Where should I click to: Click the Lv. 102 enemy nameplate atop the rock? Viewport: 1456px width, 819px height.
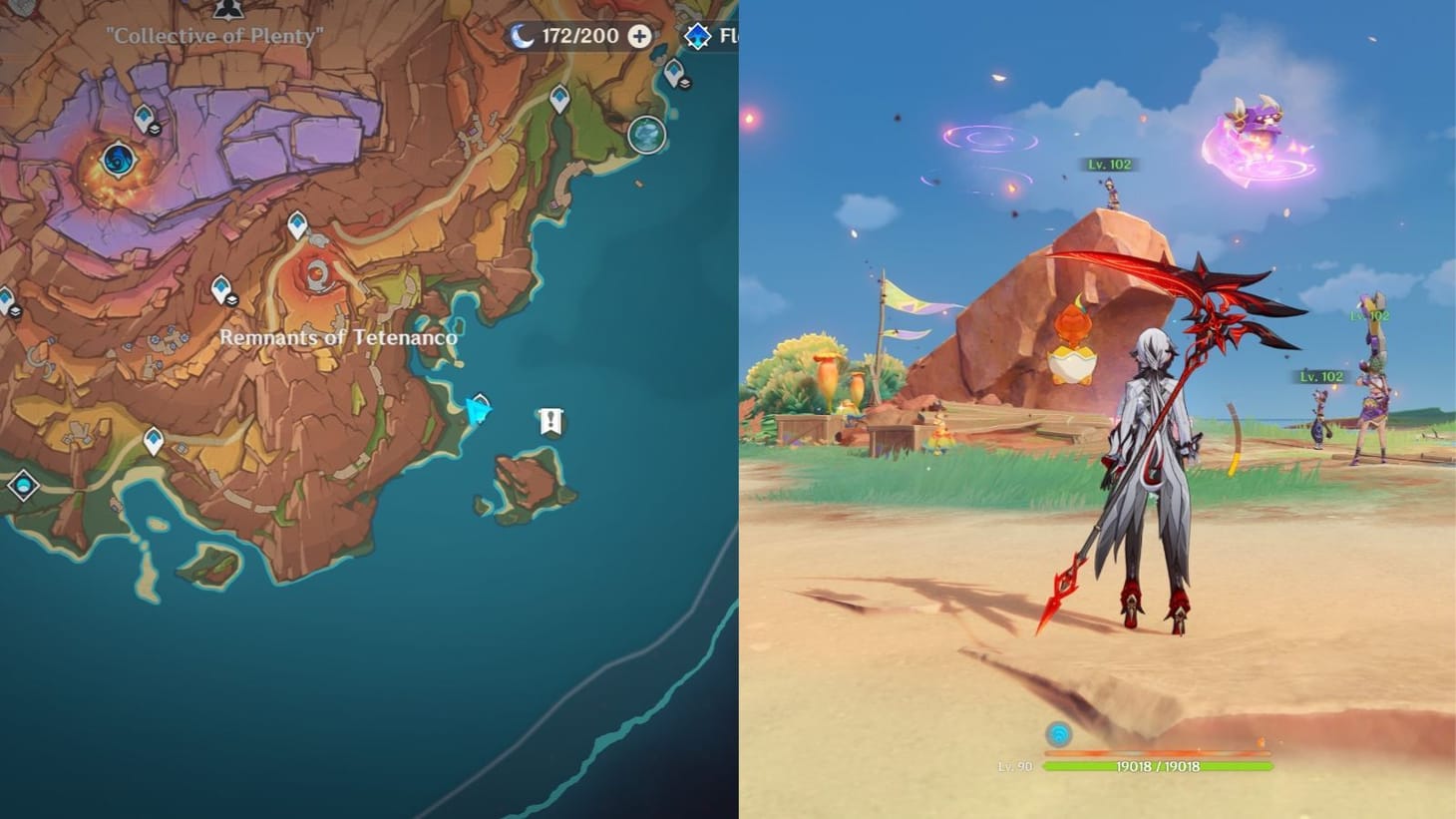point(1110,166)
